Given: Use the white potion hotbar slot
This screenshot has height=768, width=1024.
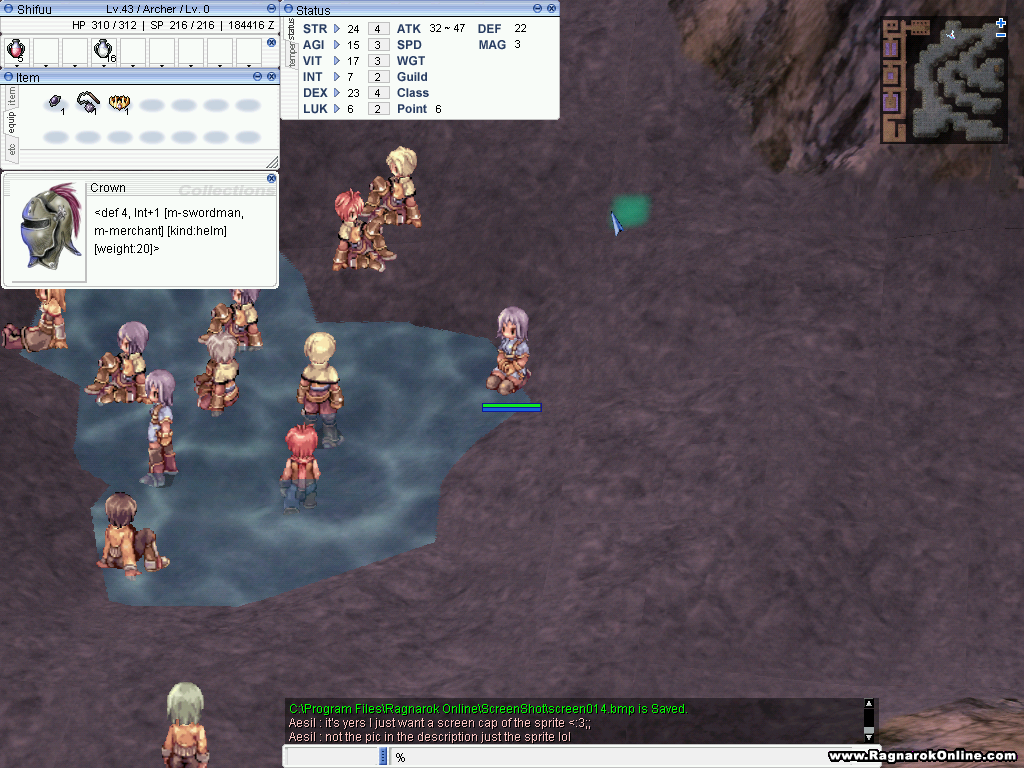Looking at the screenshot, I should point(104,48).
